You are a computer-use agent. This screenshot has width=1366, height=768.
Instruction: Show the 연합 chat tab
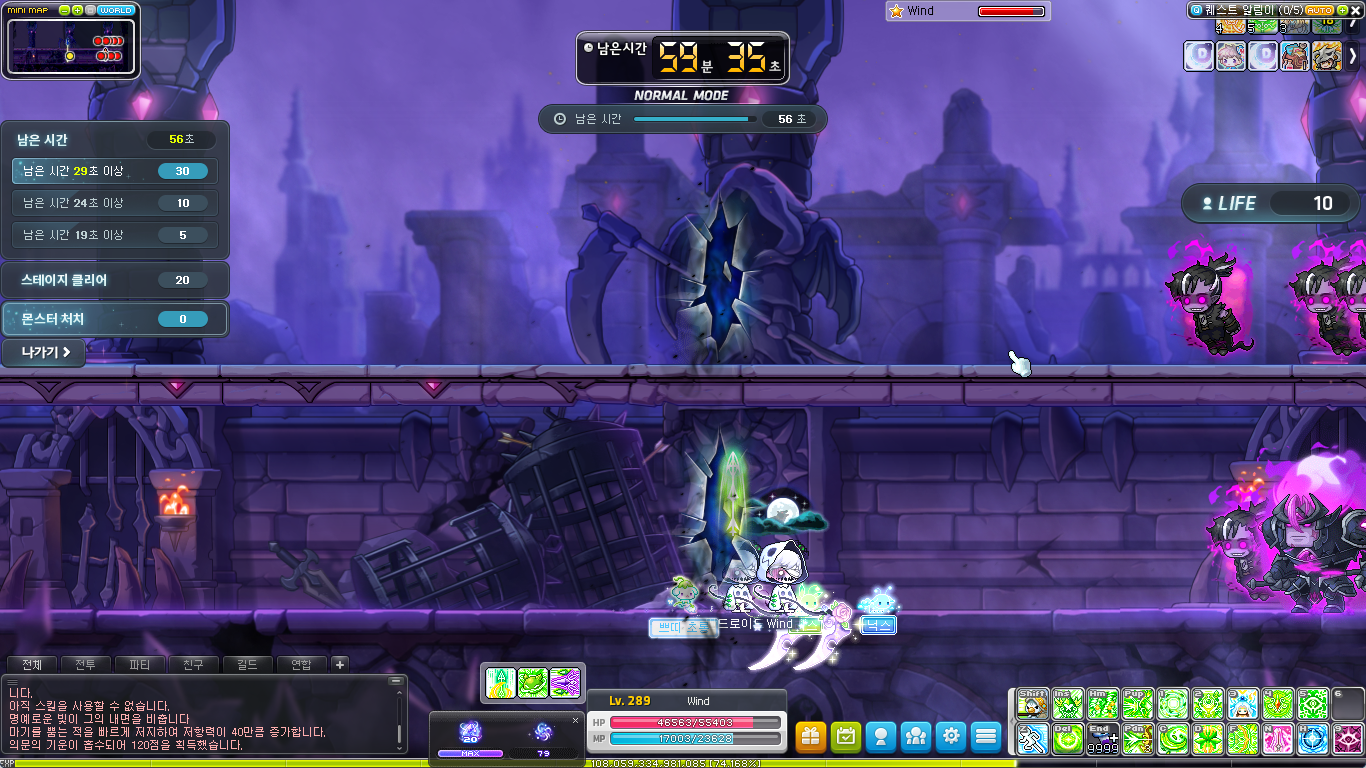point(302,664)
